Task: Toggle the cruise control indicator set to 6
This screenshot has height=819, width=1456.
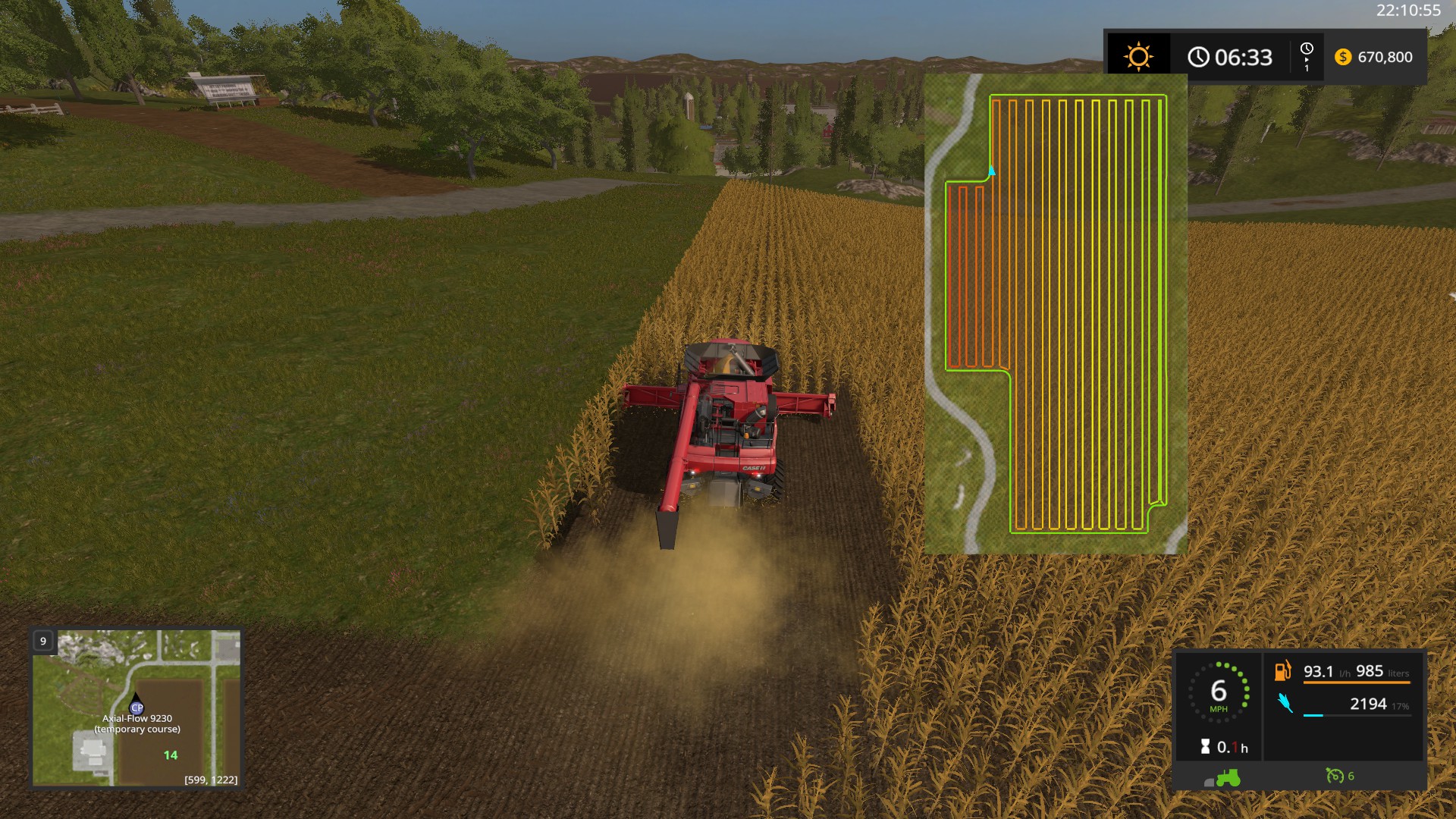Action: (1335, 776)
